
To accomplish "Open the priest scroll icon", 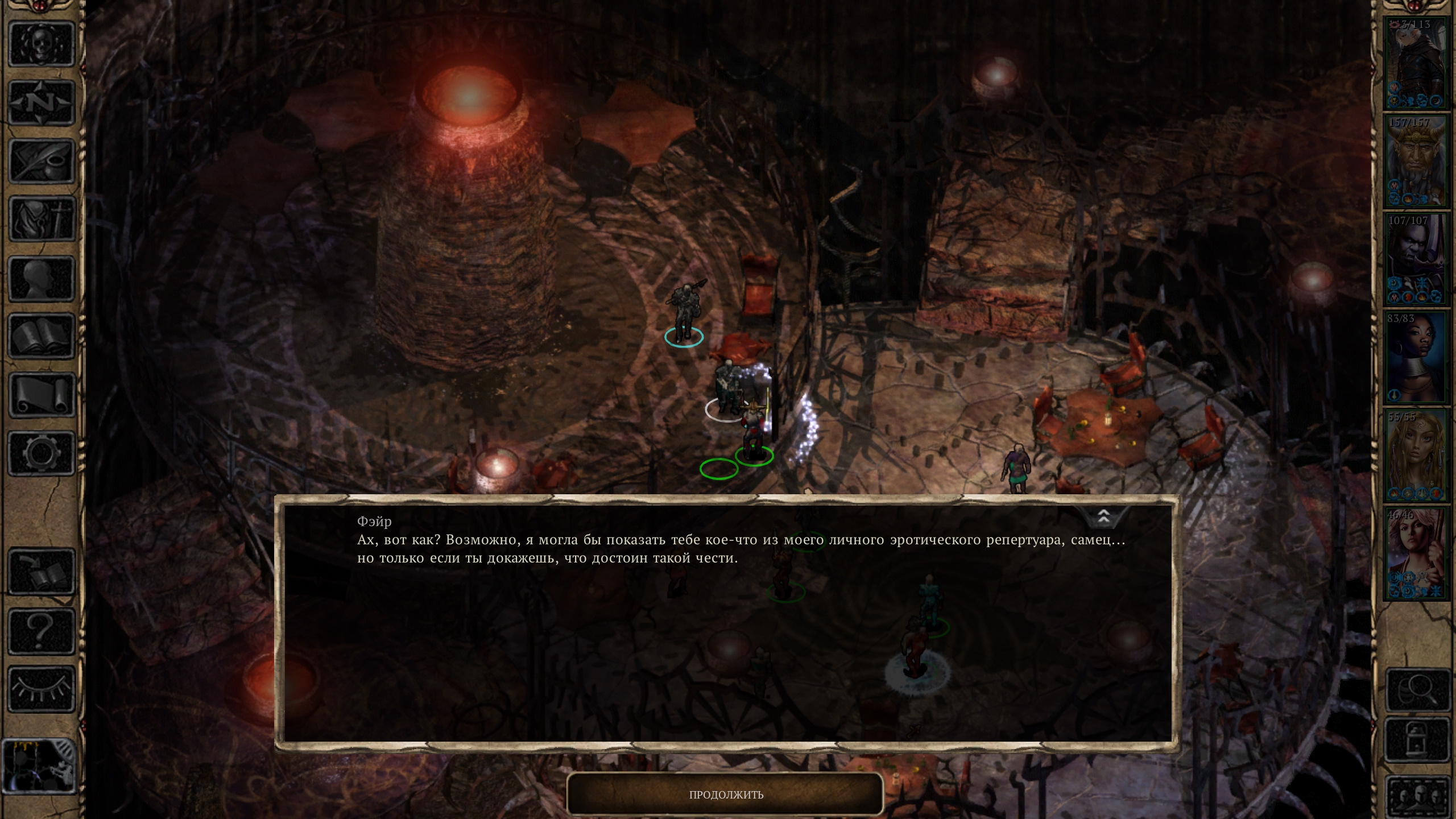I will [x=42, y=396].
